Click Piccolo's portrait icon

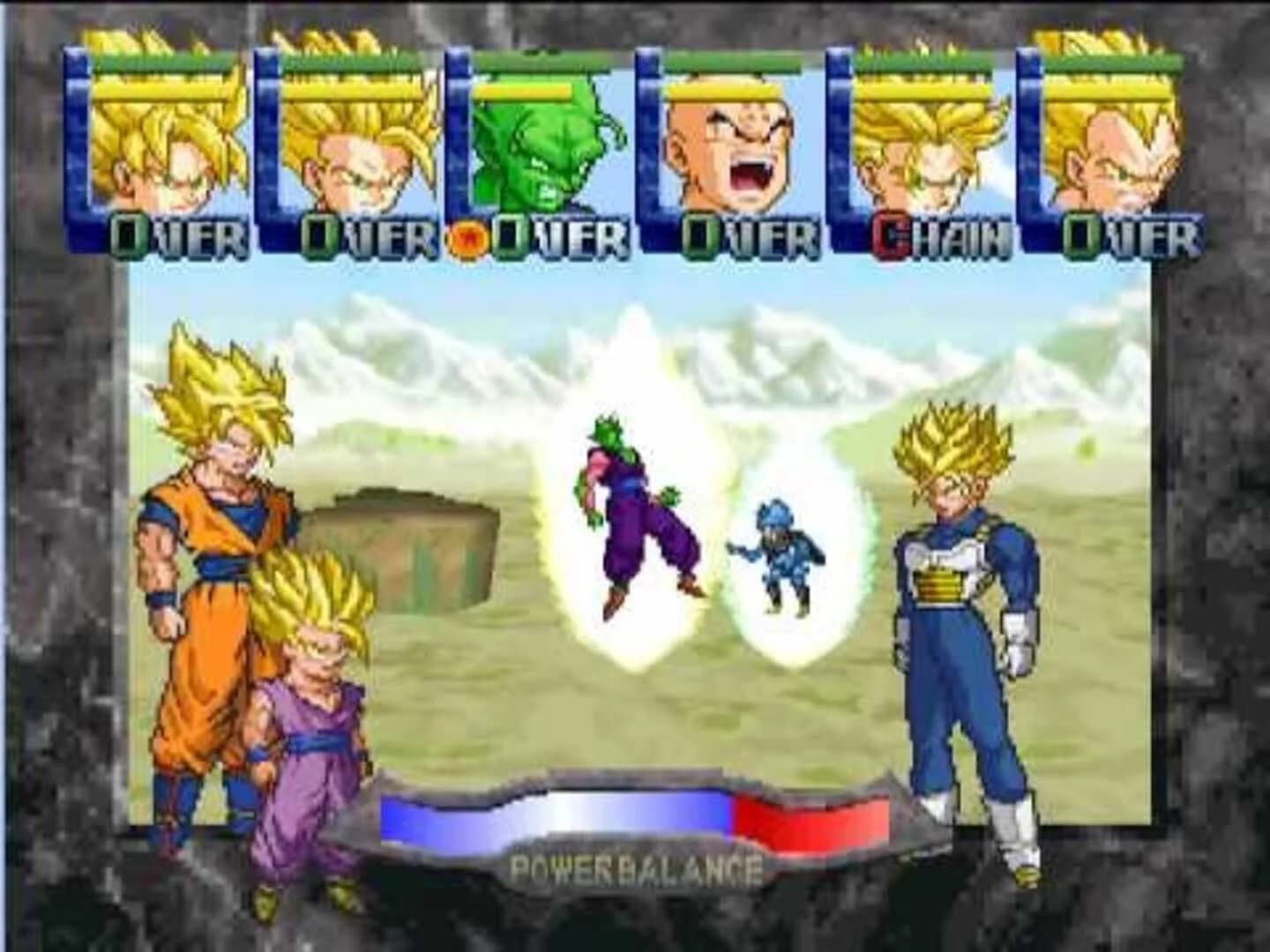point(538,154)
